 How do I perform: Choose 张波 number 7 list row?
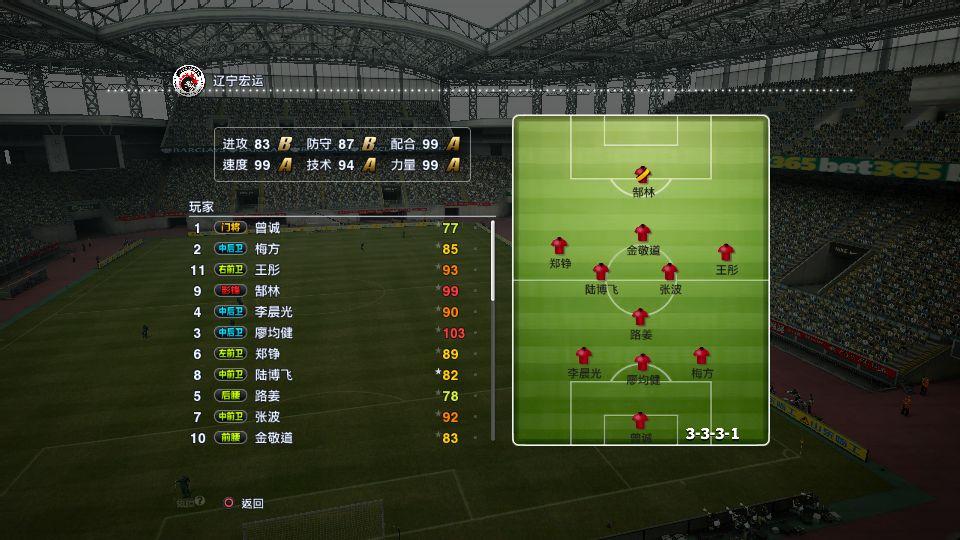click(267, 417)
